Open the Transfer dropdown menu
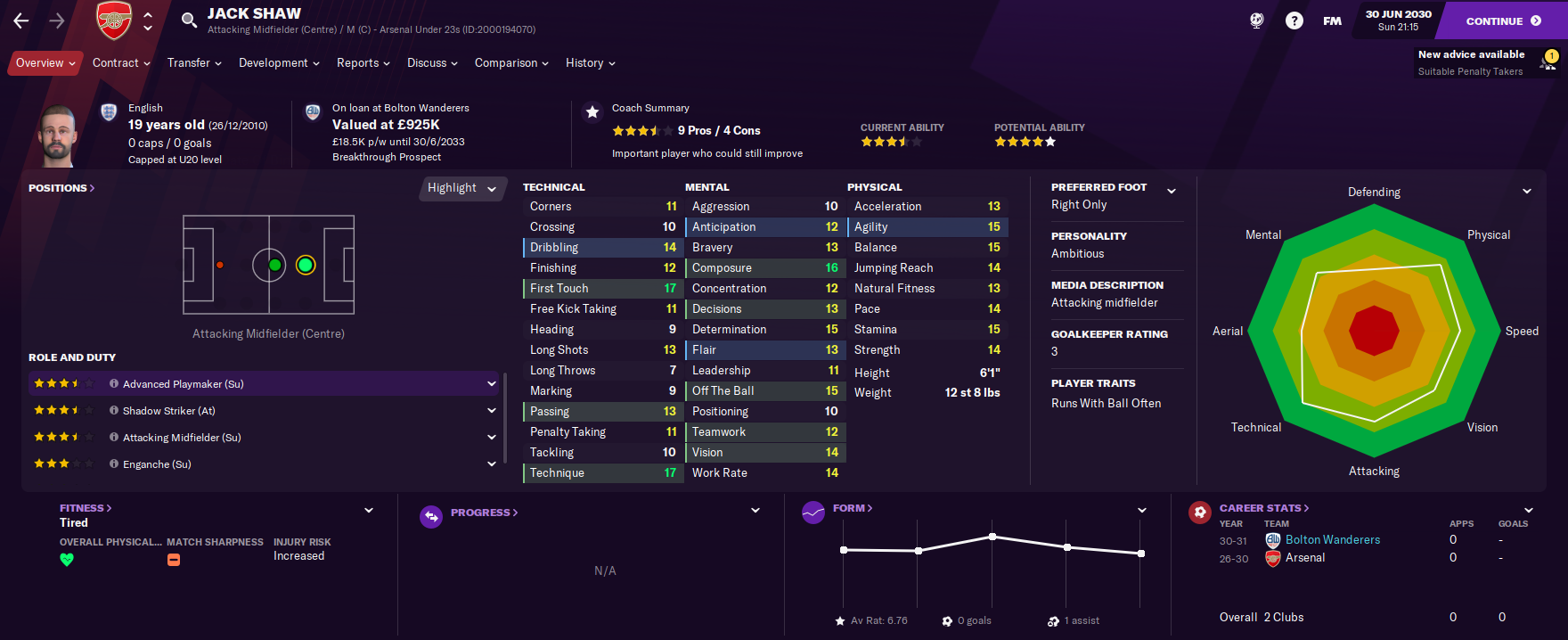The height and width of the screenshot is (640, 1568). [194, 63]
